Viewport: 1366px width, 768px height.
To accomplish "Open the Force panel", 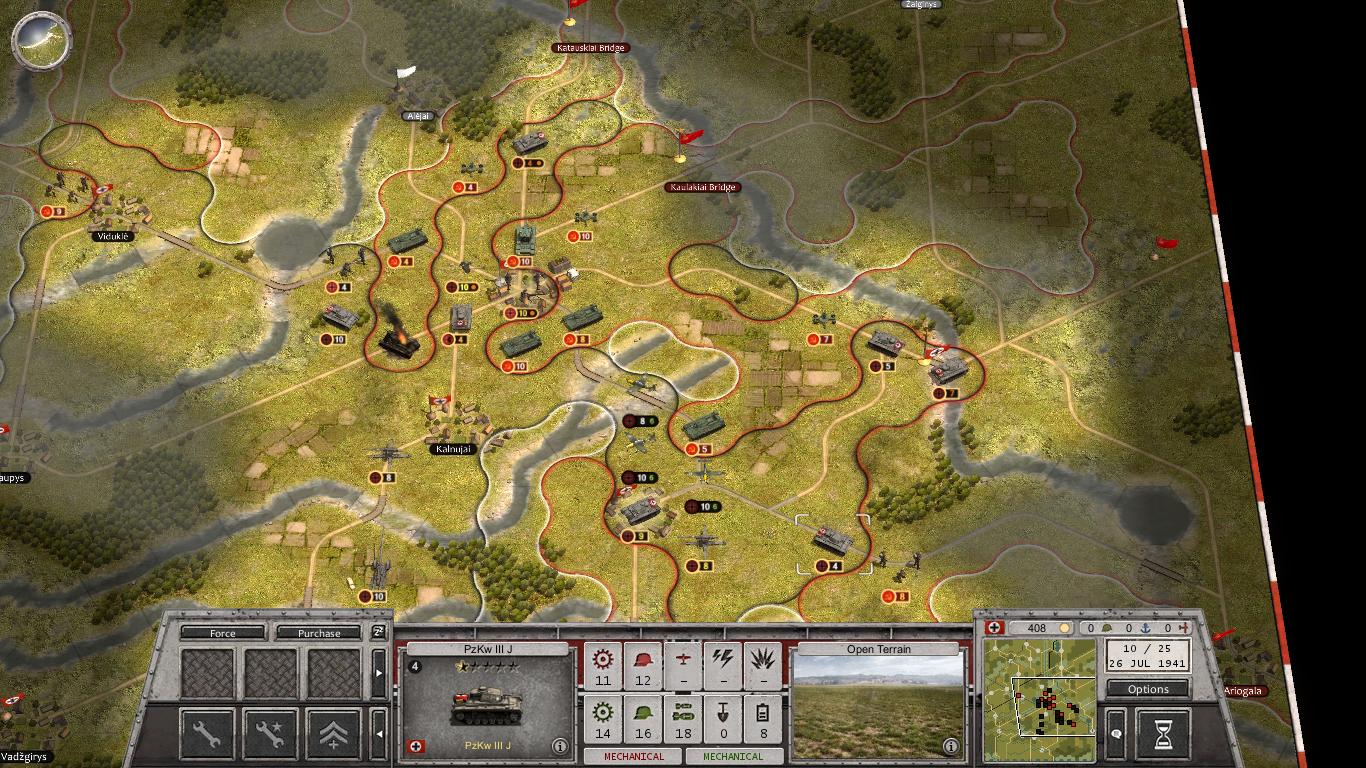I will tap(223, 633).
